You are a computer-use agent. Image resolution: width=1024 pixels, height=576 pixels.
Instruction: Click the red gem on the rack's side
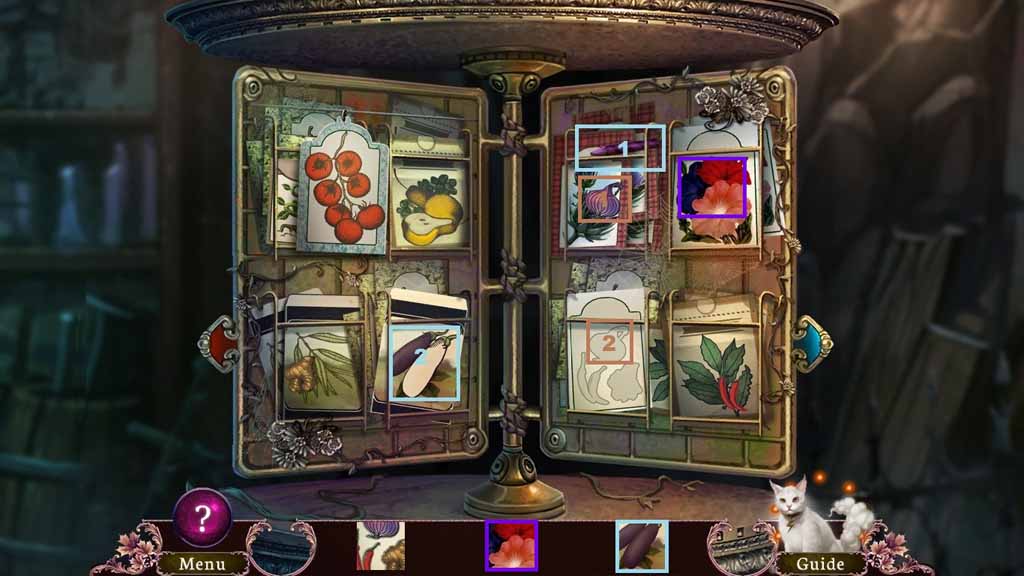(219, 343)
